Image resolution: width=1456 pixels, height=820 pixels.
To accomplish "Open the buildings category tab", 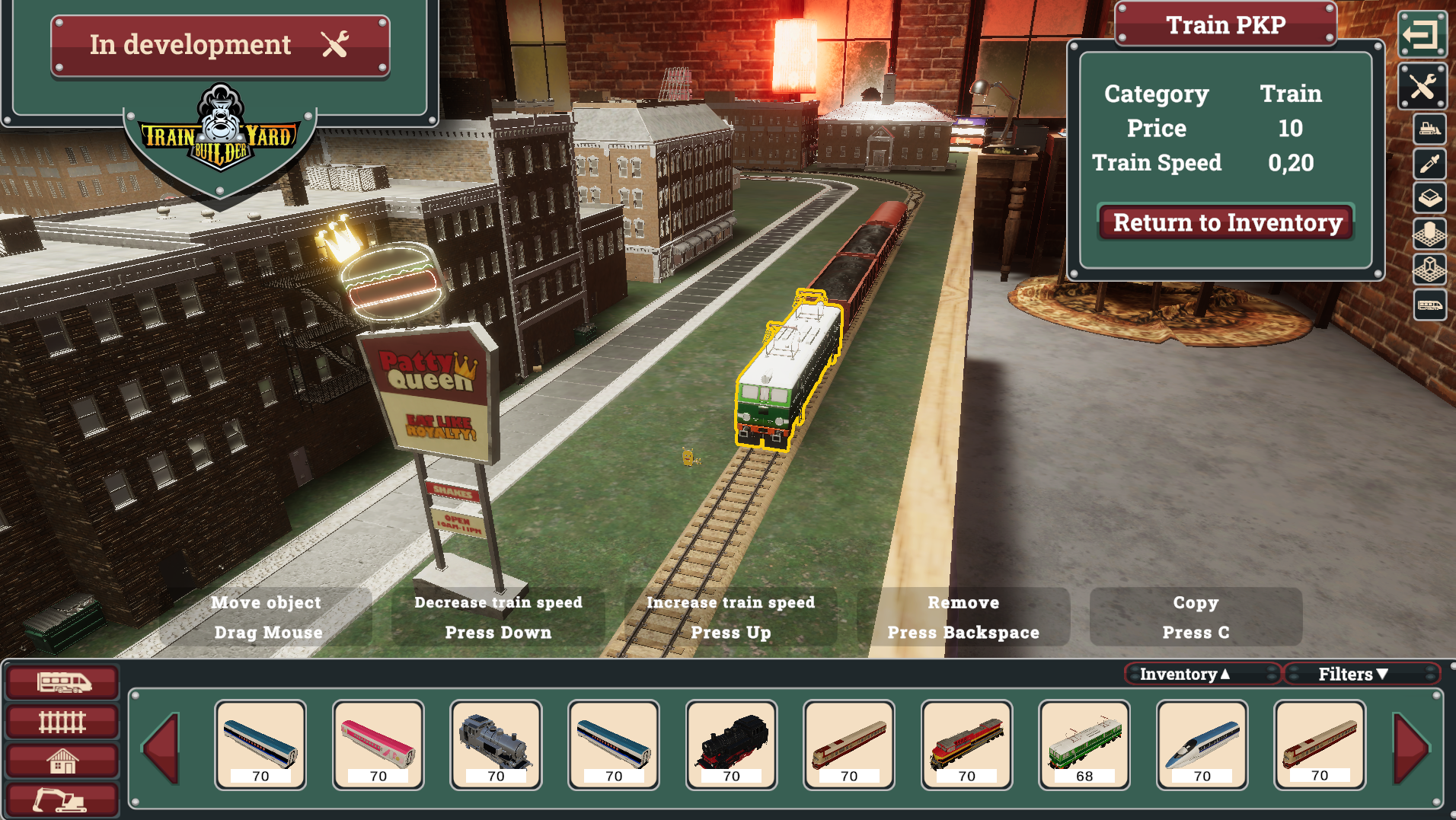I will pyautogui.click(x=62, y=761).
